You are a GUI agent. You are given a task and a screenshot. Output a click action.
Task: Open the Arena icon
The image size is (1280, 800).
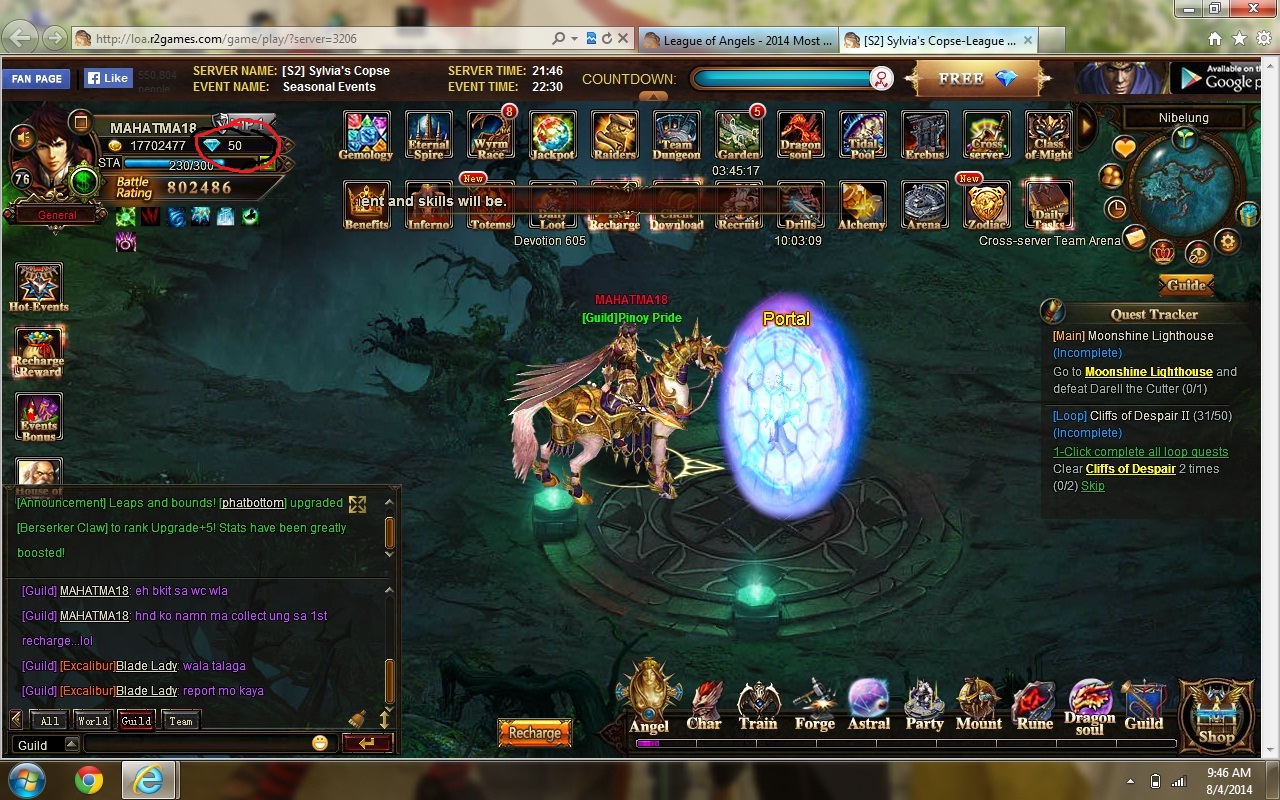click(924, 205)
